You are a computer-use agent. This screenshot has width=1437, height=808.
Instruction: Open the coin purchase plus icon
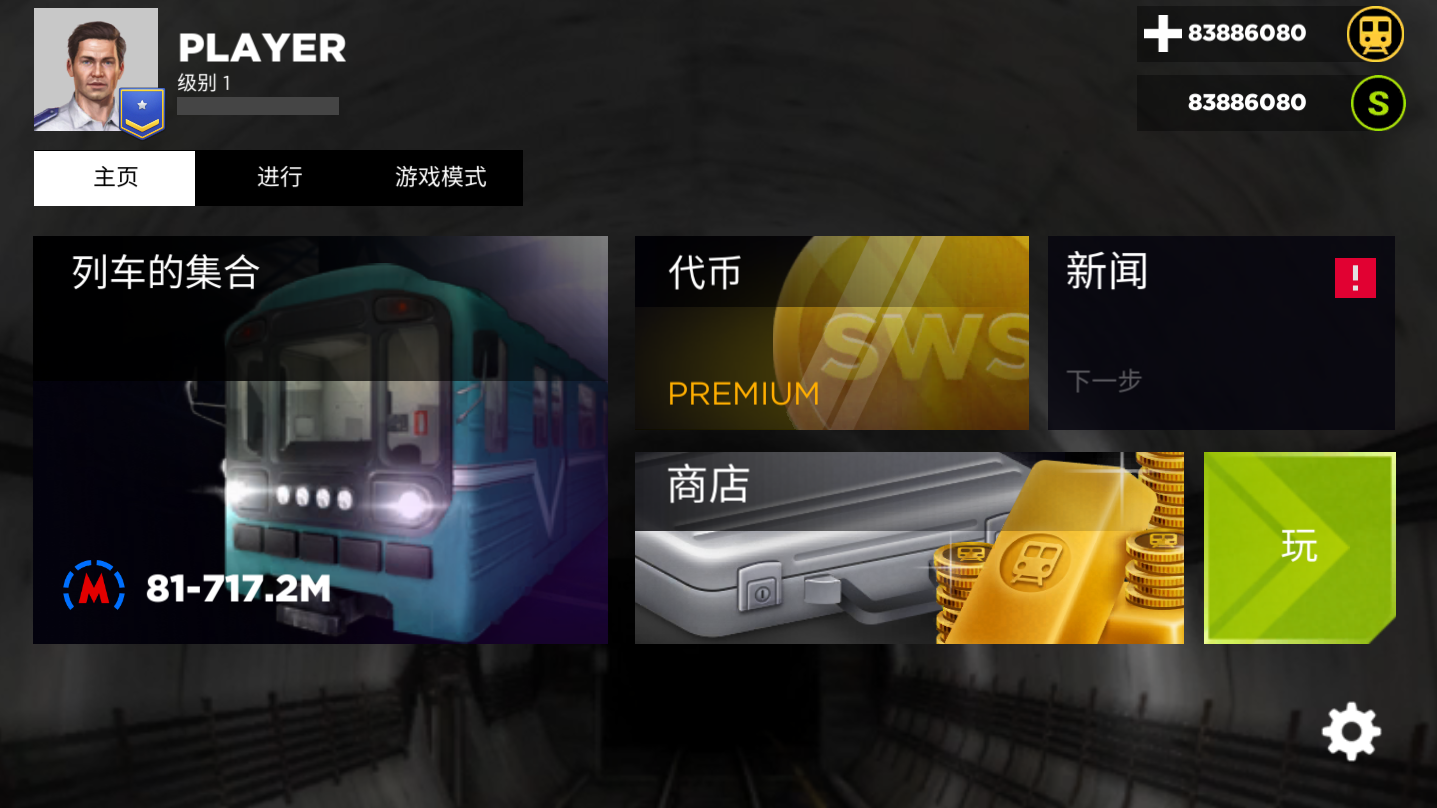pyautogui.click(x=1161, y=33)
